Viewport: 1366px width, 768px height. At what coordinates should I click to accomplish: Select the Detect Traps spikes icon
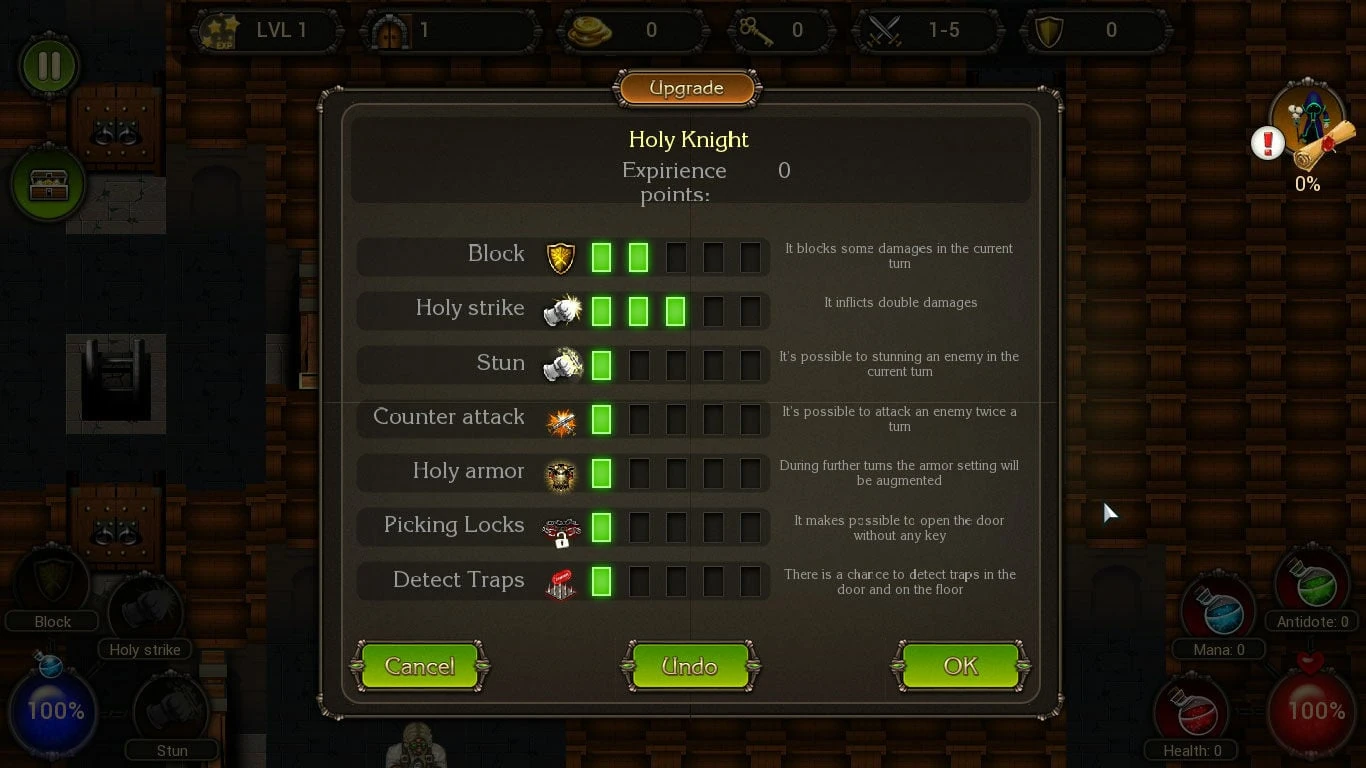coord(560,581)
